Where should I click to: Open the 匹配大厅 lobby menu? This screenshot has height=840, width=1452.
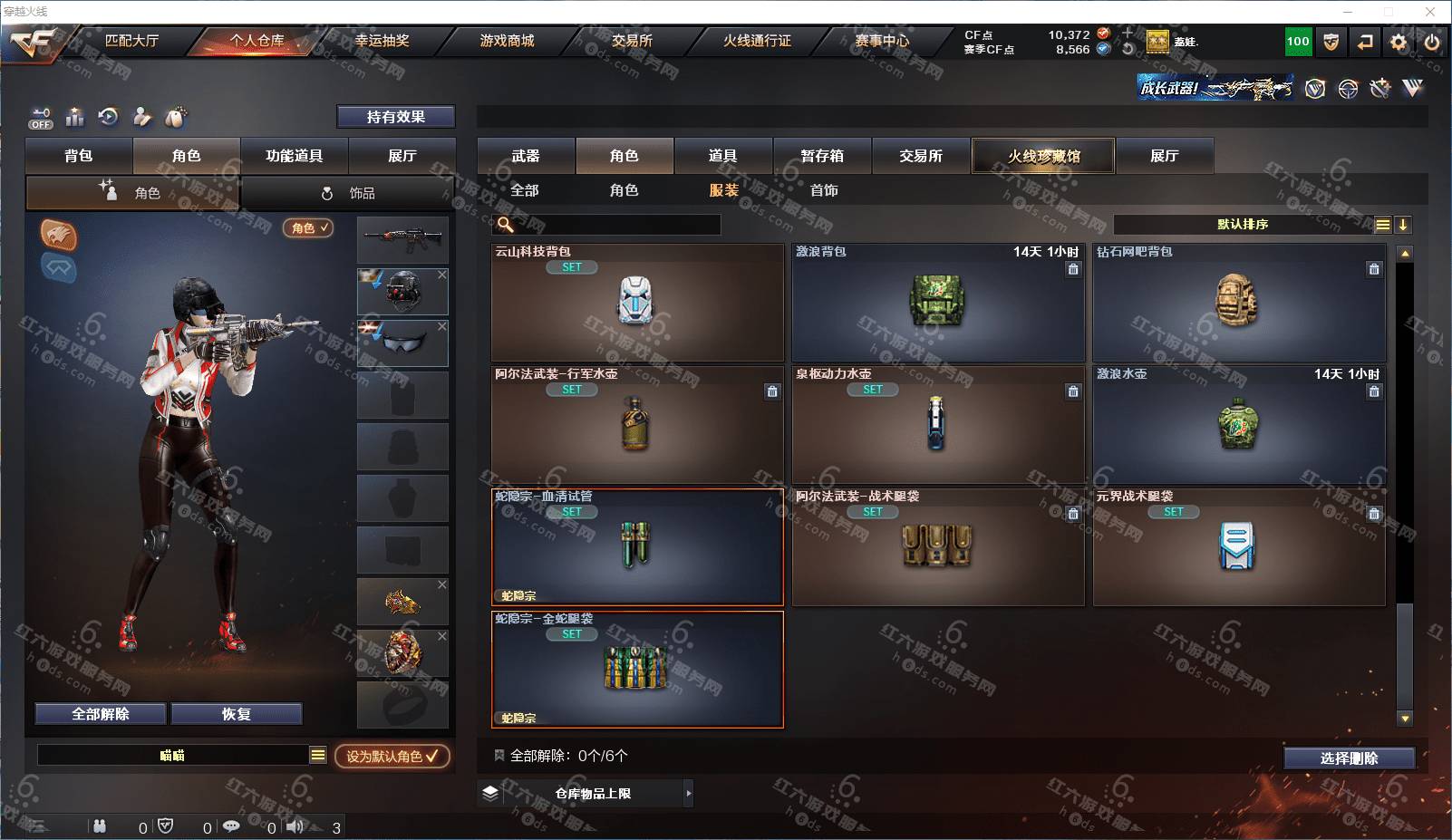pos(131,41)
